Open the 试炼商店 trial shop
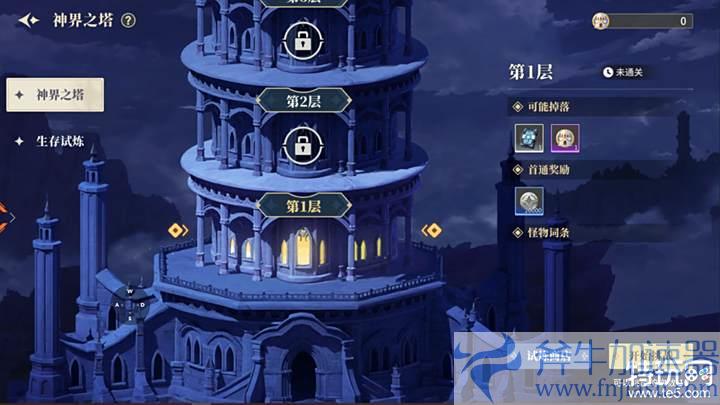 (550, 353)
